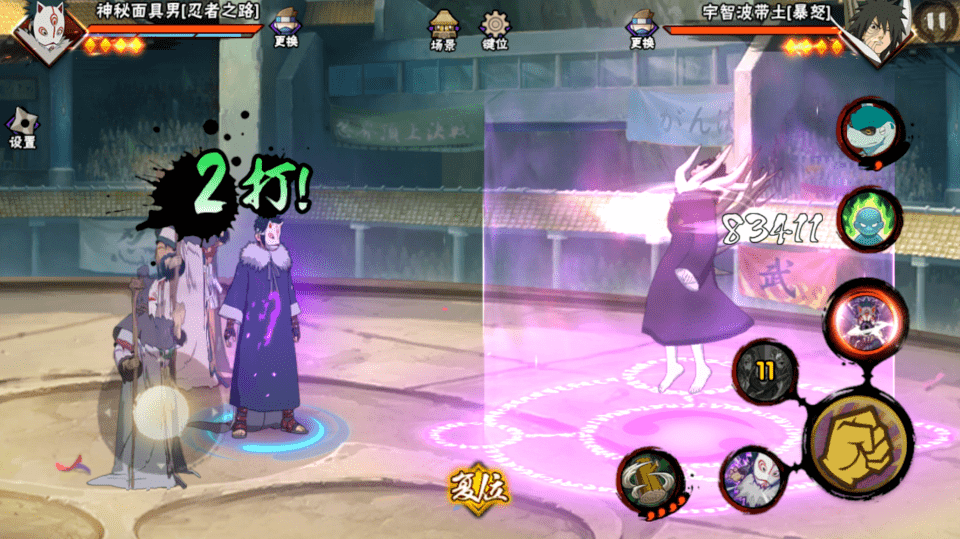Open the 场景 scene selector
960x539 pixels.
coord(443,29)
